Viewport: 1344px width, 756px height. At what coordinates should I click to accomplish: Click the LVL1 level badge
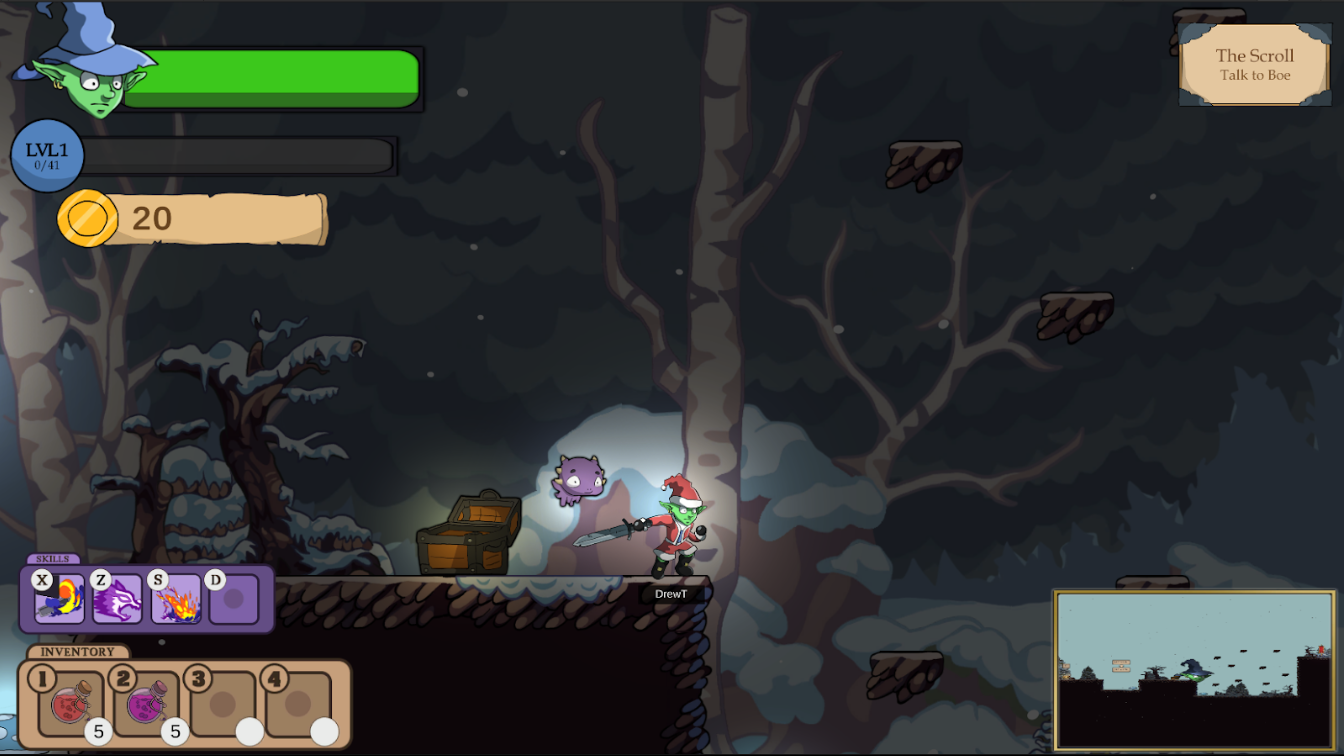[x=48, y=156]
